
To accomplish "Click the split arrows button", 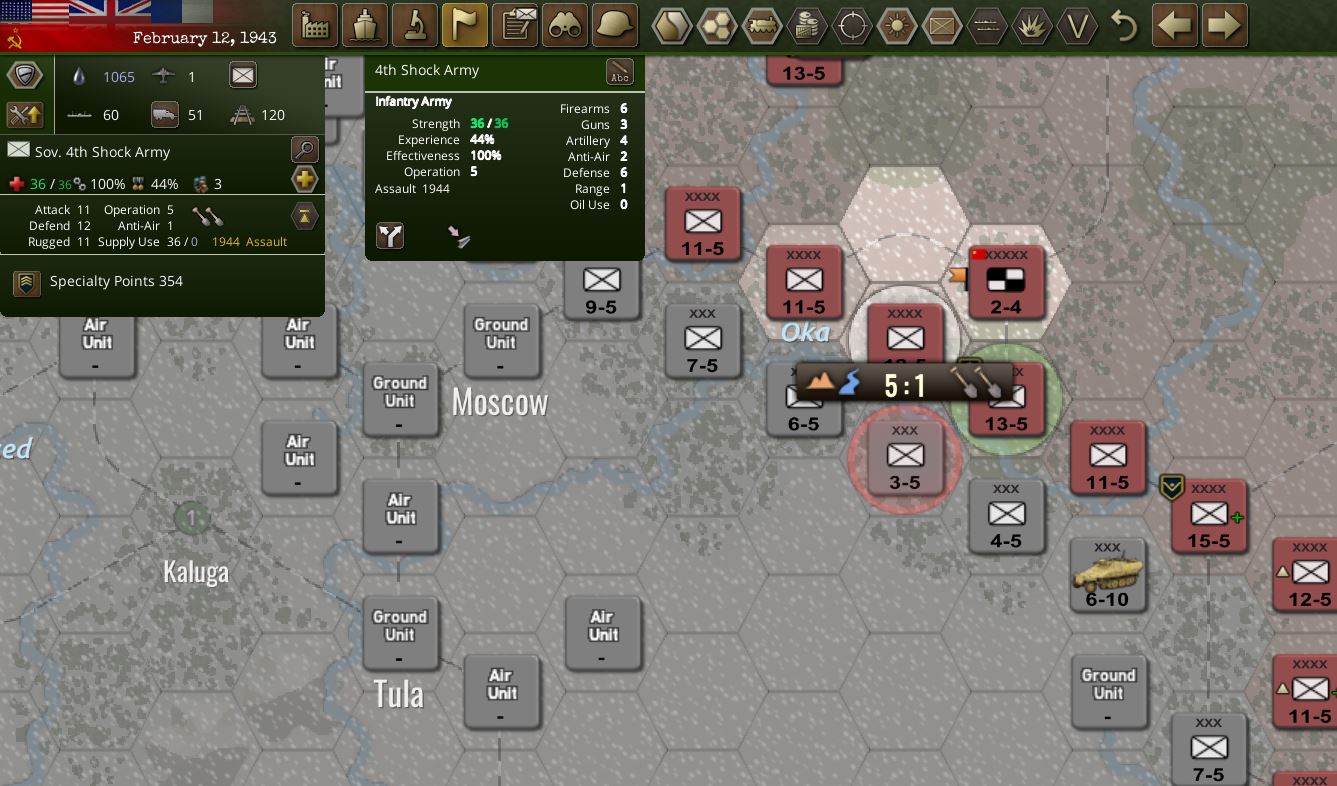I will pyautogui.click(x=390, y=236).
